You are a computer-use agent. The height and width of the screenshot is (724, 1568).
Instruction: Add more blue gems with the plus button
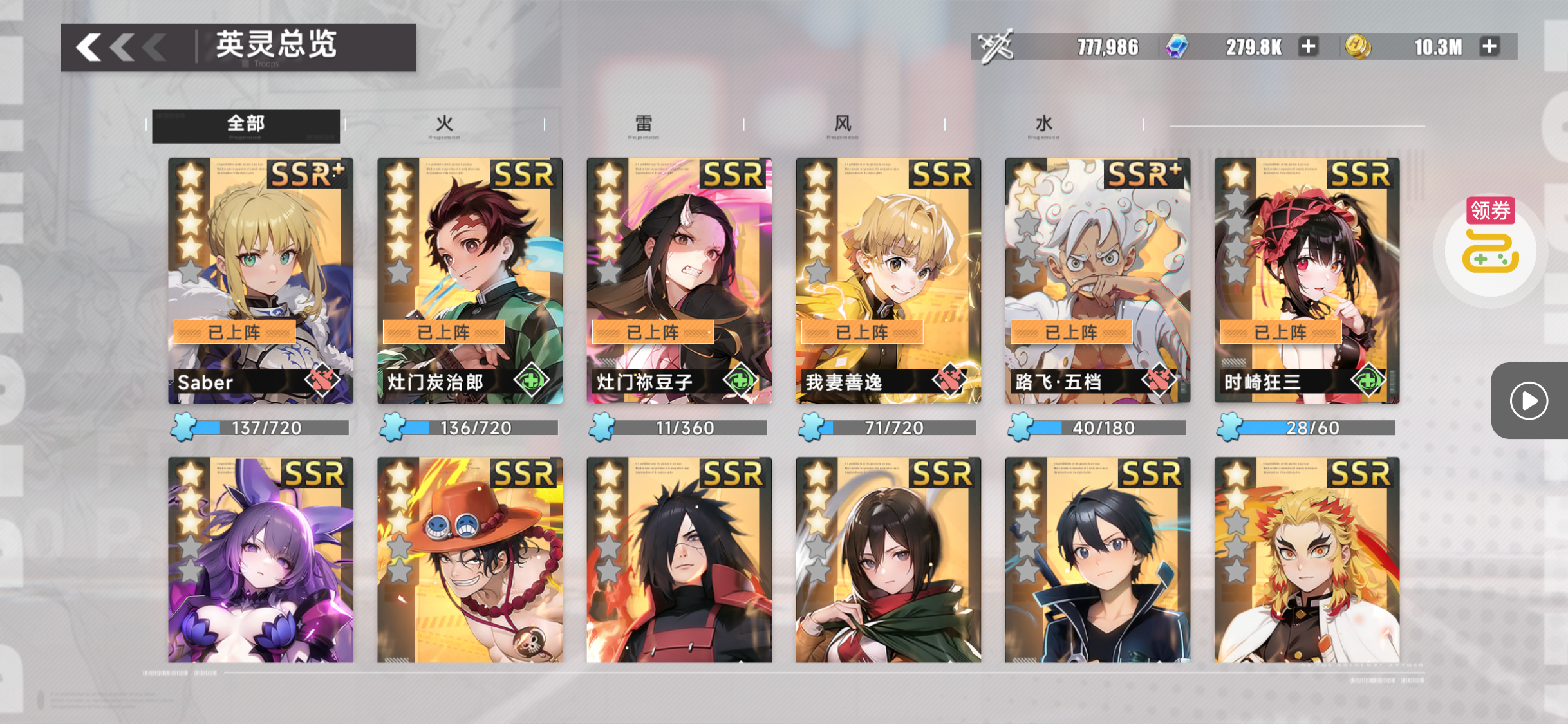1308,47
